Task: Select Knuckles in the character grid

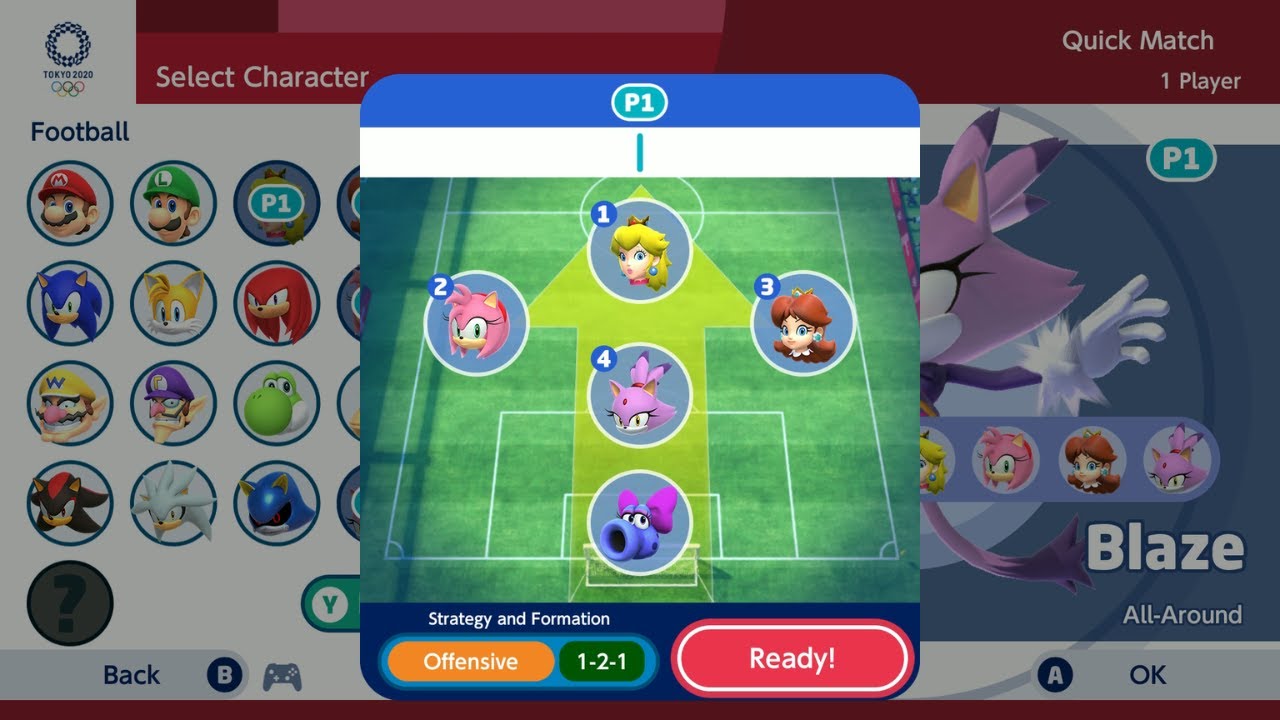Action: point(276,303)
